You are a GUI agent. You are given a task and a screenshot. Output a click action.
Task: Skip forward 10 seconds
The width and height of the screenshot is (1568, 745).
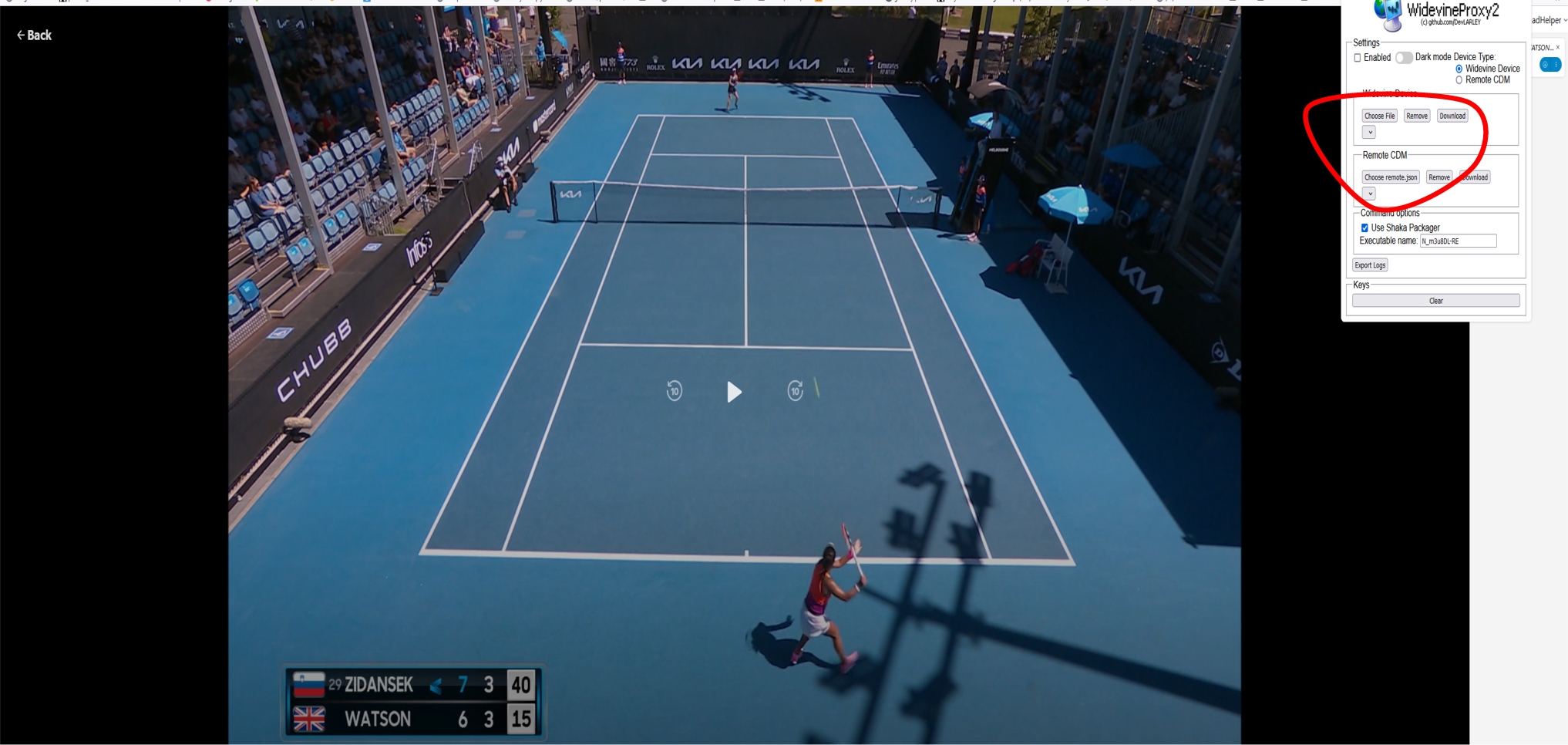tap(795, 391)
